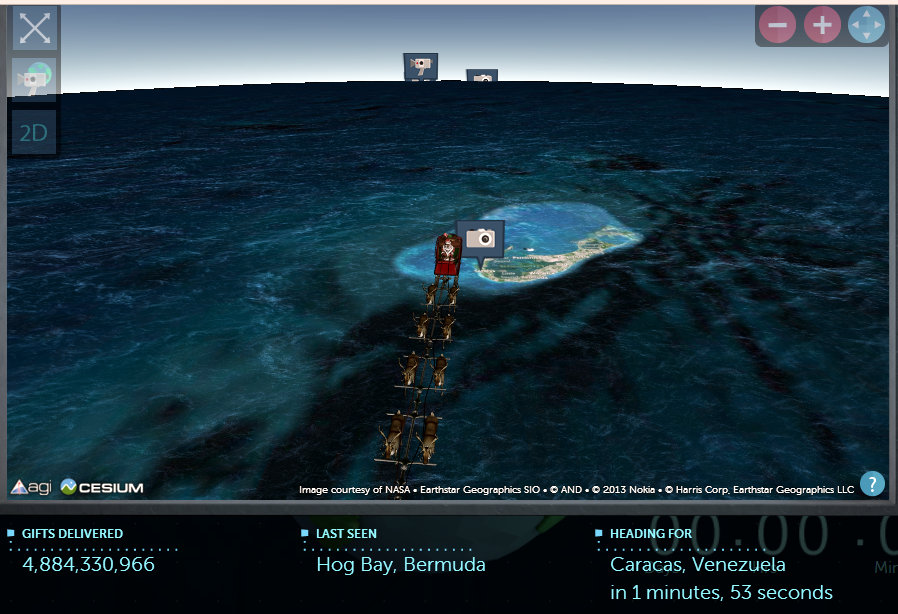Visit the Cesium logo link
The image size is (898, 614).
(101, 488)
